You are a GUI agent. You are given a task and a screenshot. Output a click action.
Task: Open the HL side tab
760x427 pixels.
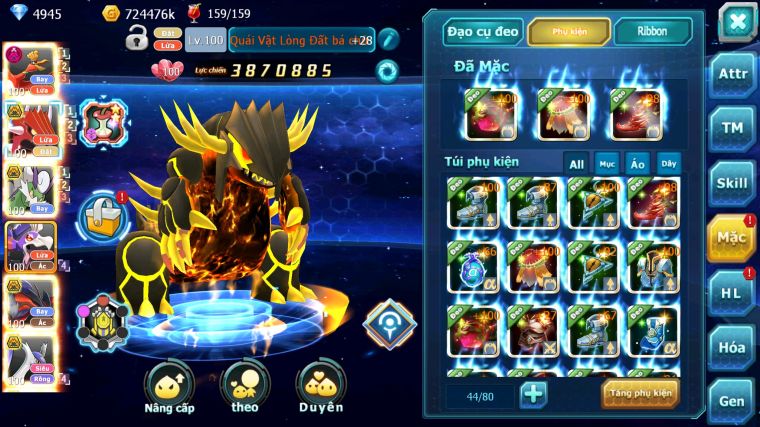click(732, 293)
